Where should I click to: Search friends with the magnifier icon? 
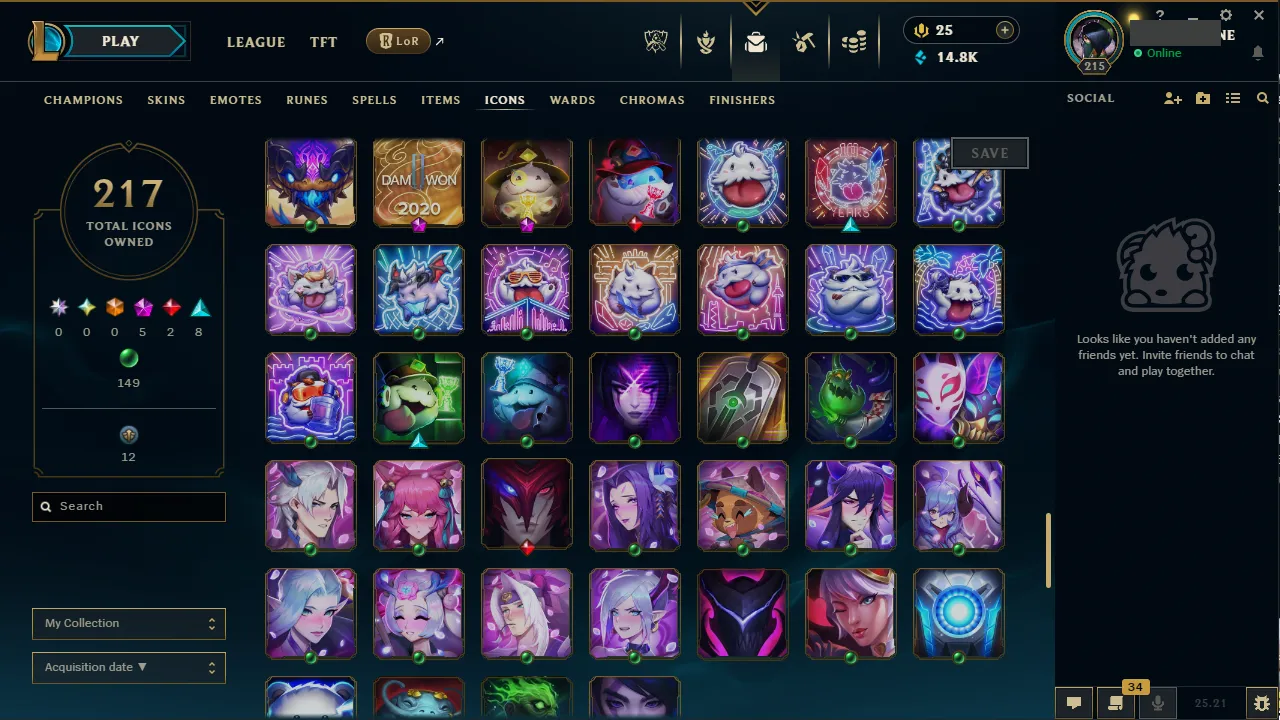point(1263,98)
